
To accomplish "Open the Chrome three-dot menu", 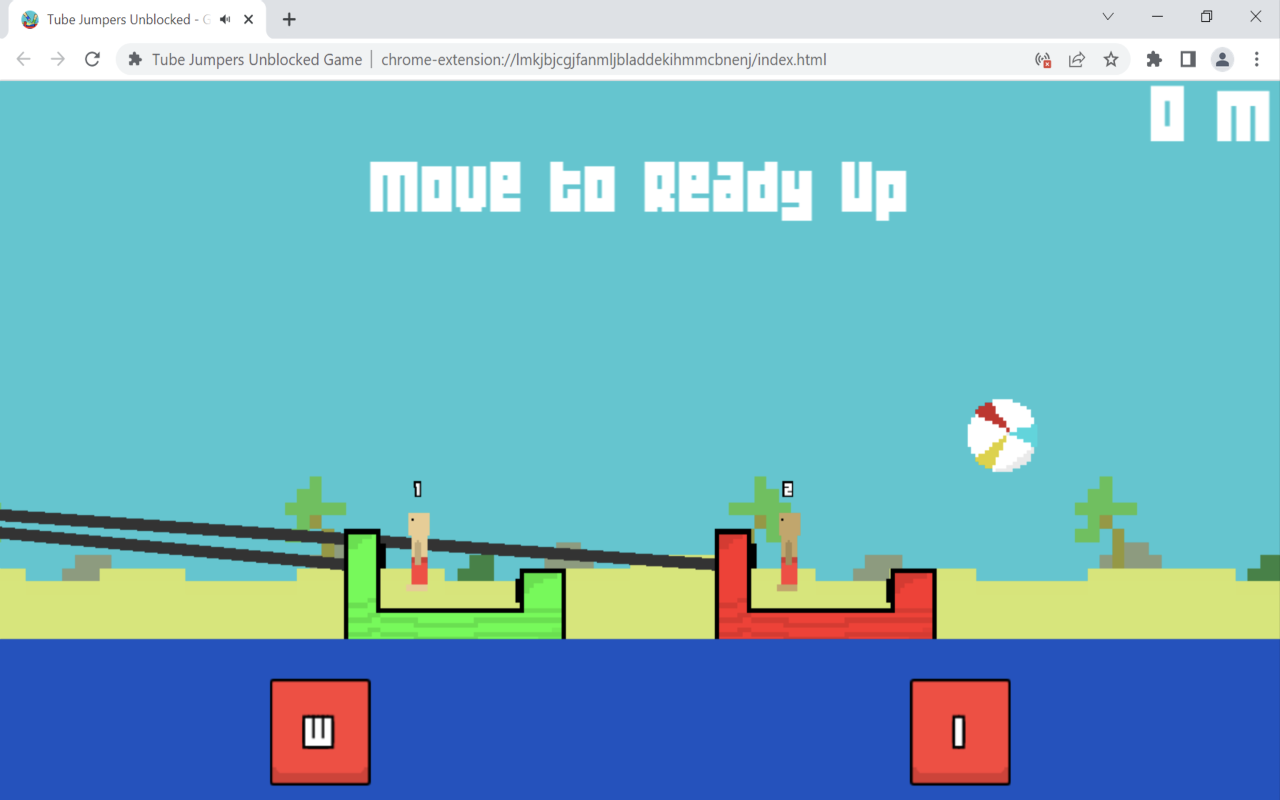I will (x=1257, y=59).
